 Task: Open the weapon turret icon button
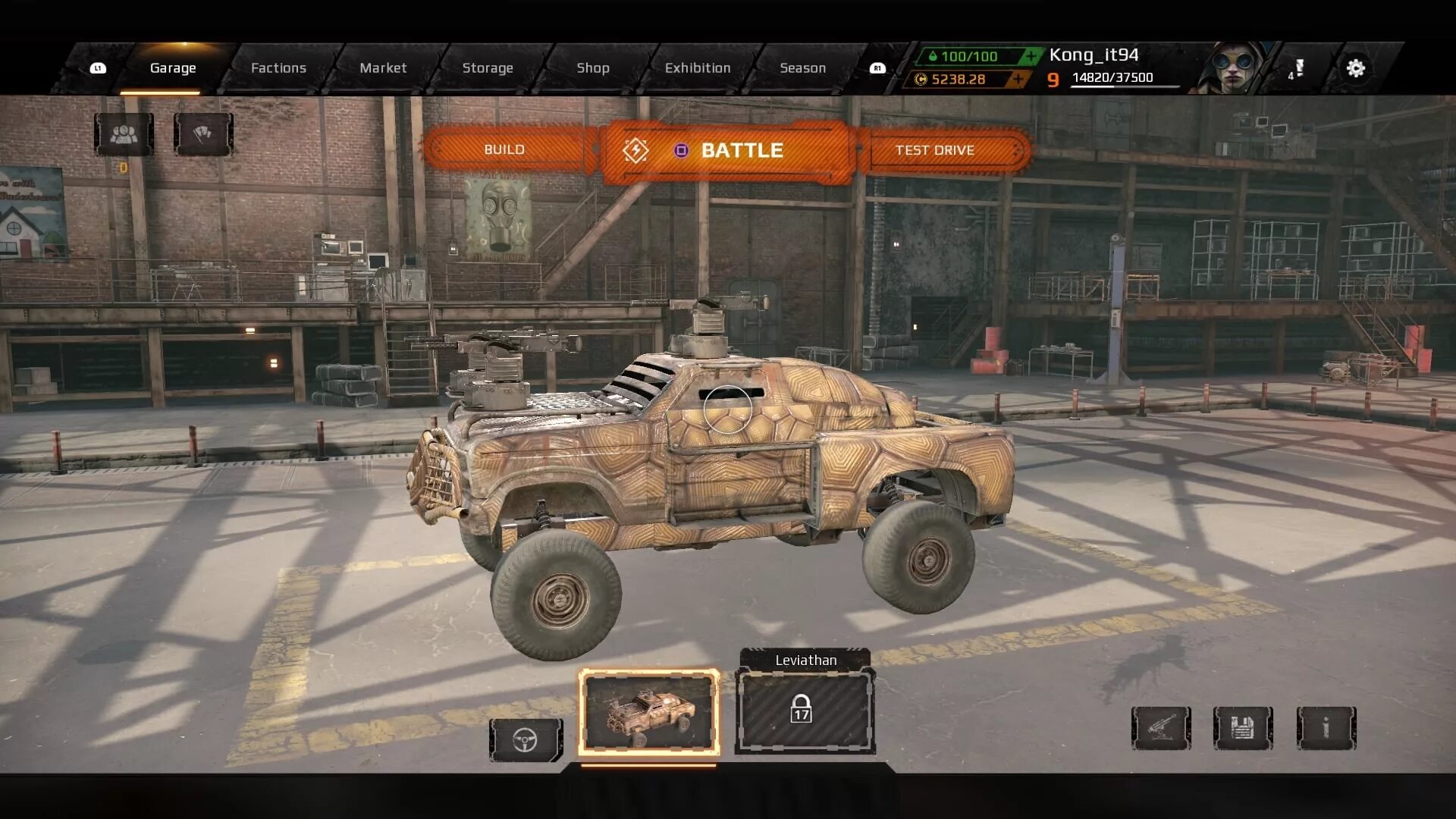coord(1160,728)
